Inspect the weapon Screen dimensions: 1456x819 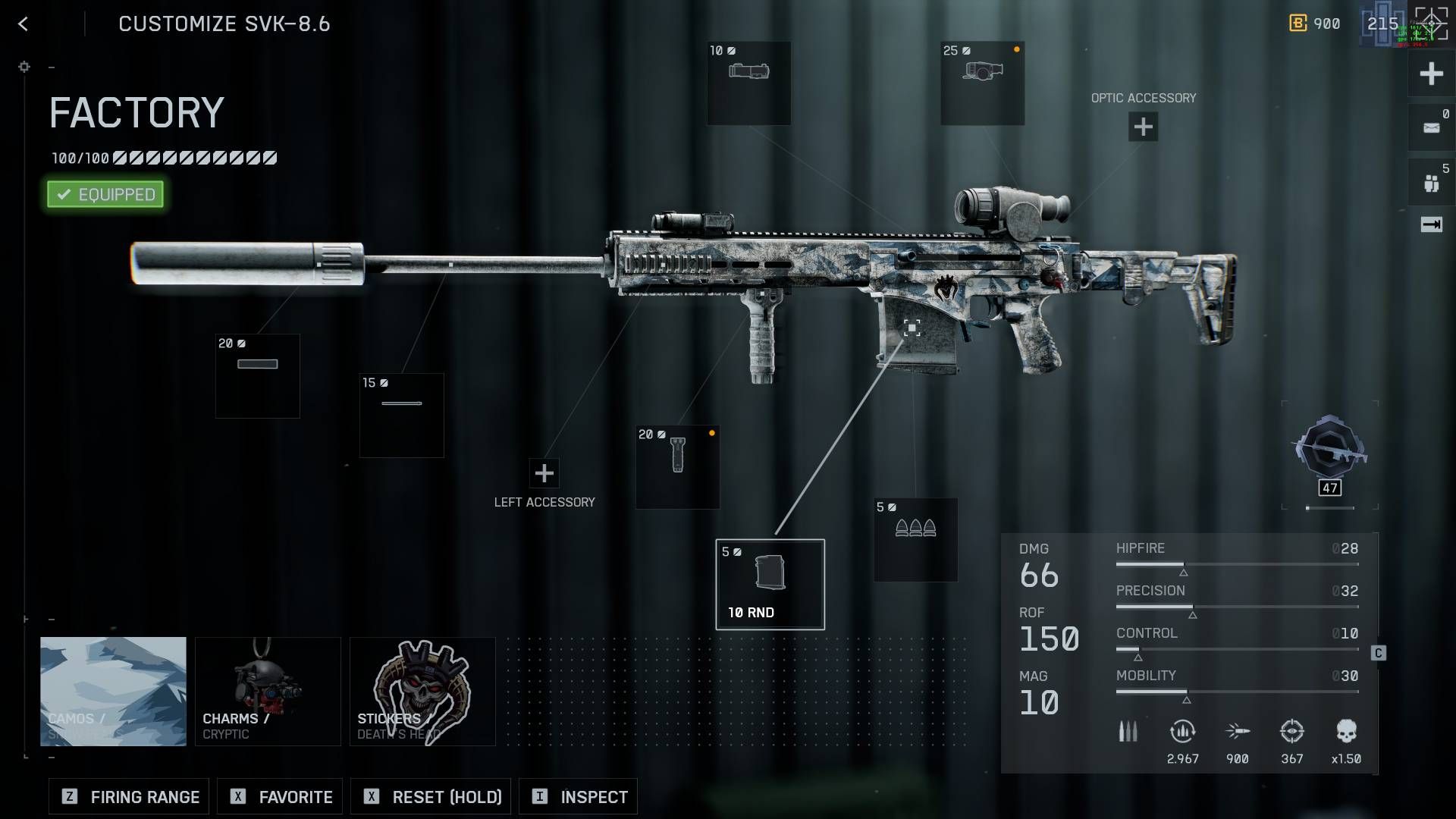coord(578,796)
